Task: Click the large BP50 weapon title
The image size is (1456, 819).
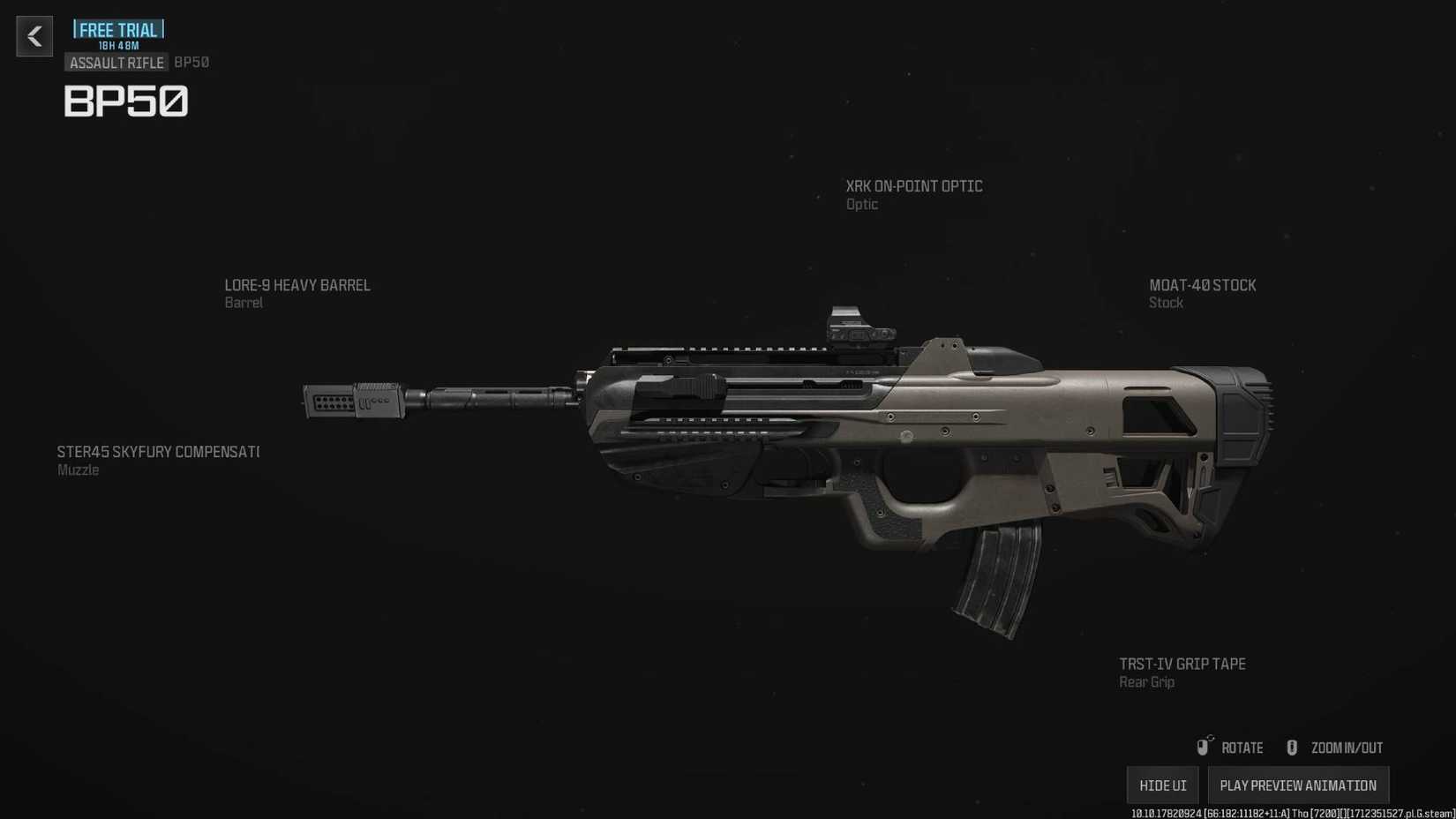Action: click(126, 102)
